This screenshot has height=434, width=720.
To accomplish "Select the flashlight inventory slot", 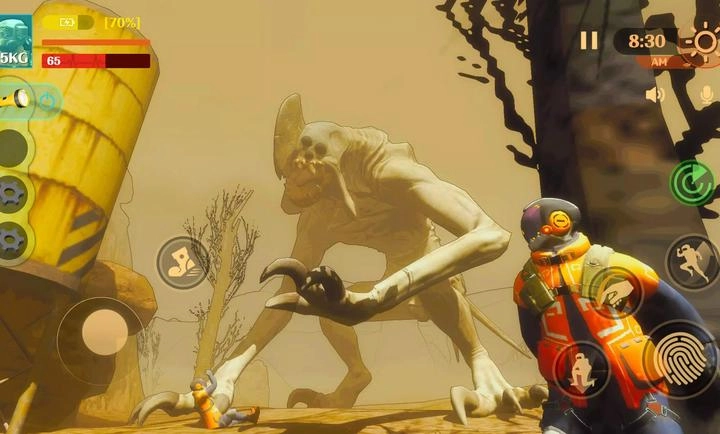I will [x=18, y=99].
